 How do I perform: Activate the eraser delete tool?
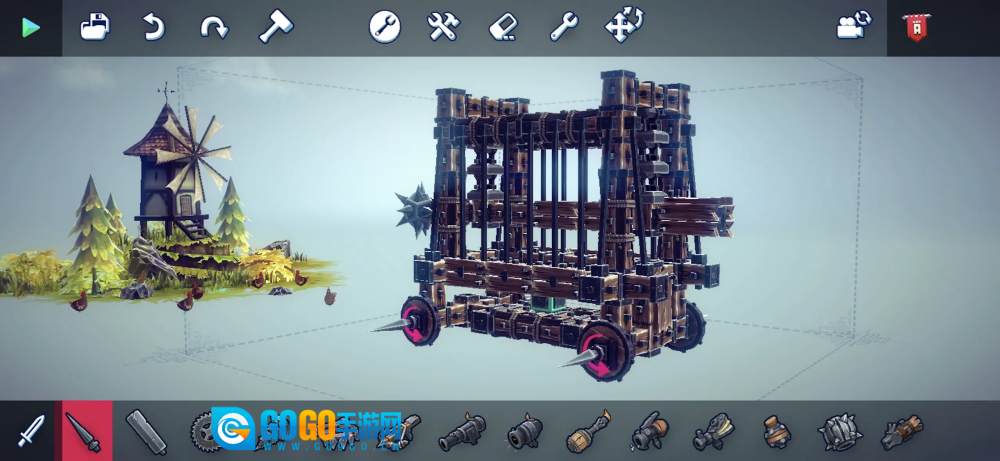point(503,27)
